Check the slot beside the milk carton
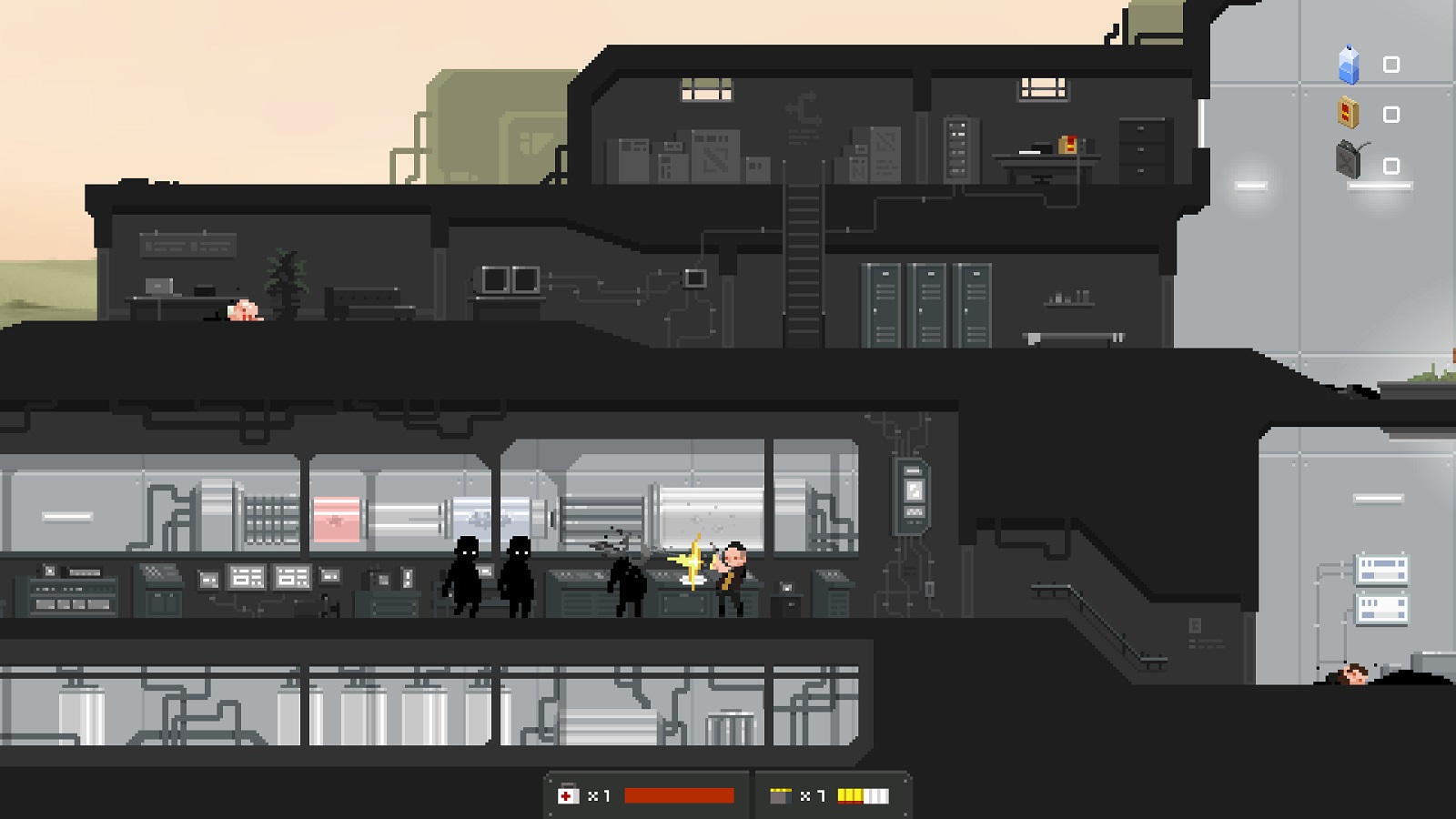The image size is (1456, 819). [x=1390, y=65]
